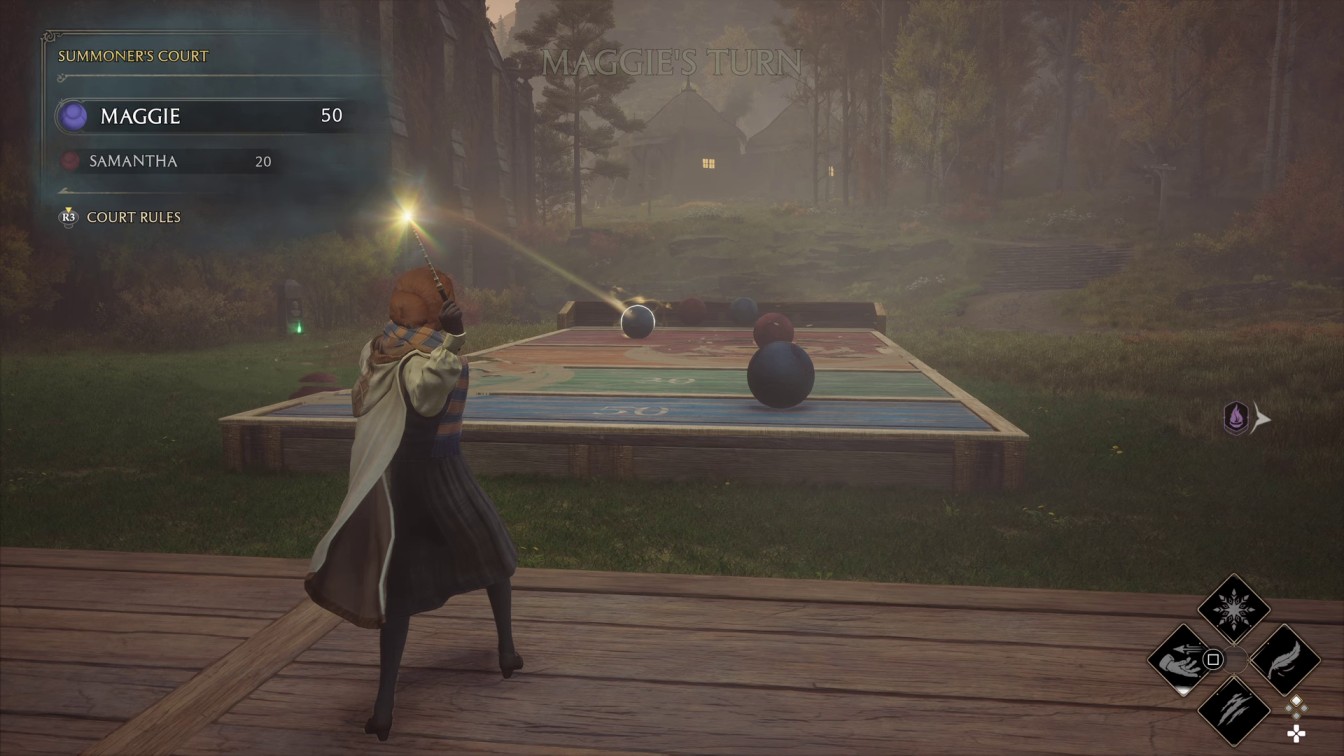Image resolution: width=1344 pixels, height=756 pixels.
Task: Toggle Samantha's red player orb
Action: [71, 161]
